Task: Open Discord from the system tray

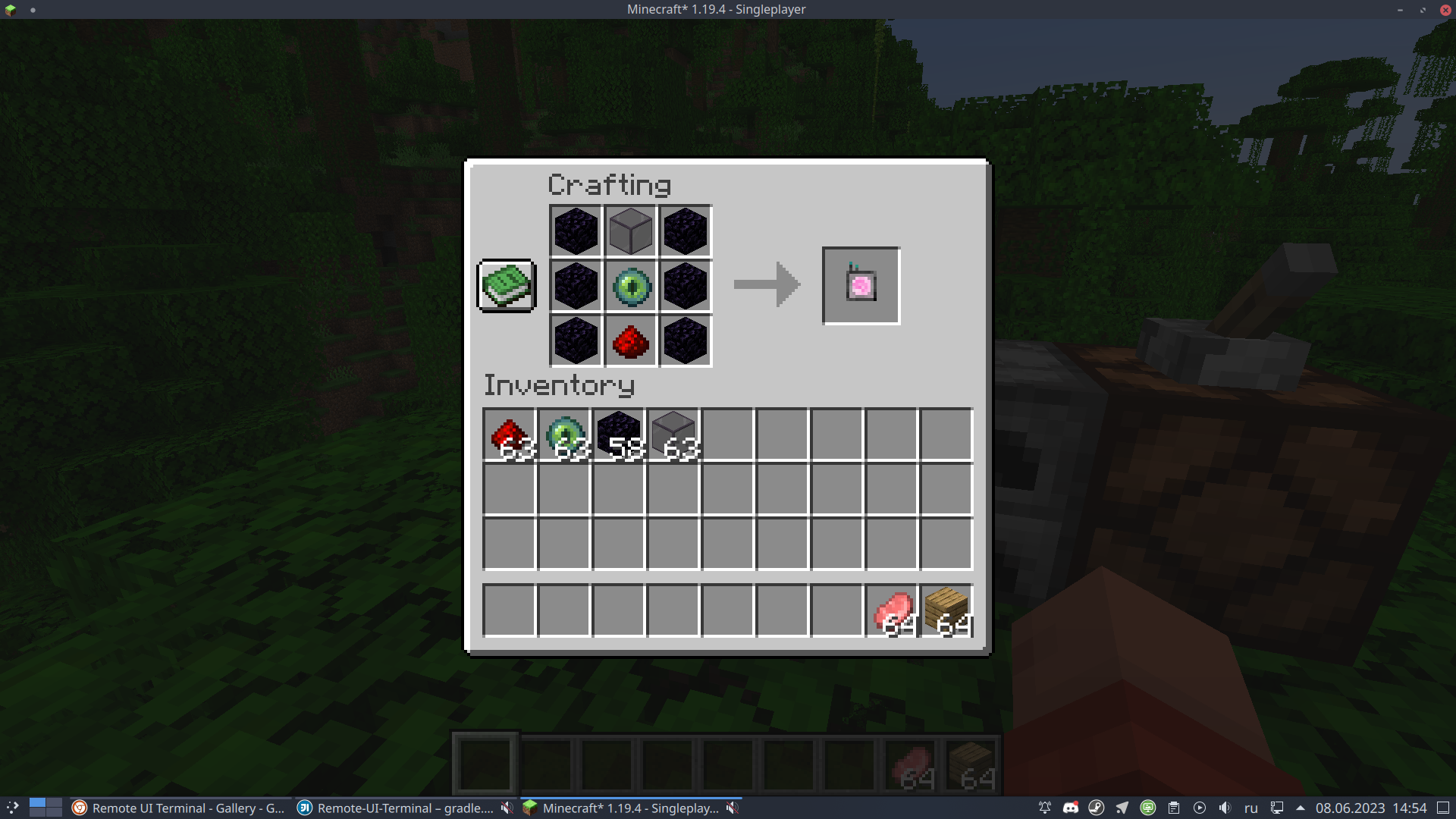Action: click(x=1071, y=808)
